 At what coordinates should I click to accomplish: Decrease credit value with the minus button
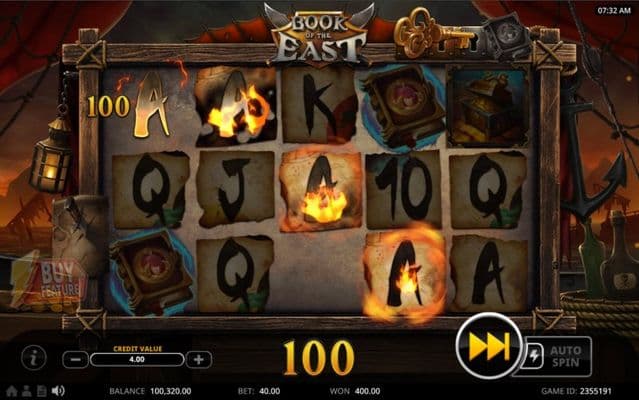coord(75,359)
